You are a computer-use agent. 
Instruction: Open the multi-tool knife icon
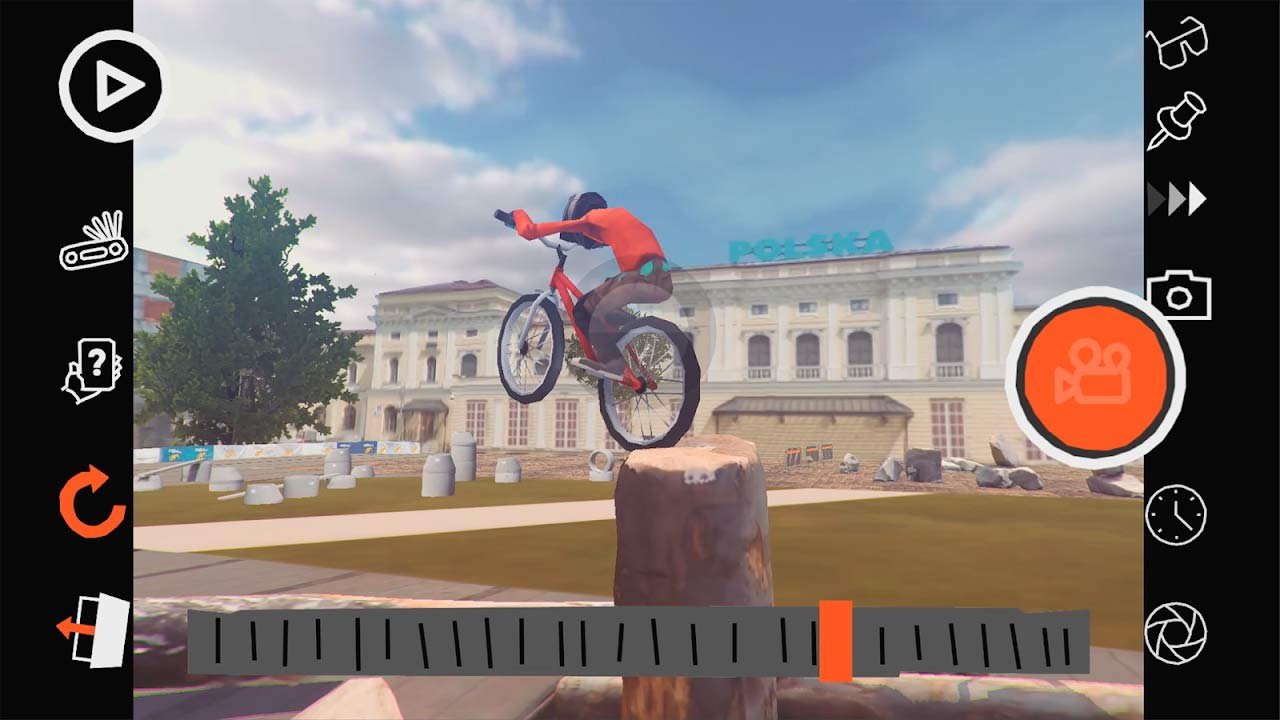coord(94,241)
